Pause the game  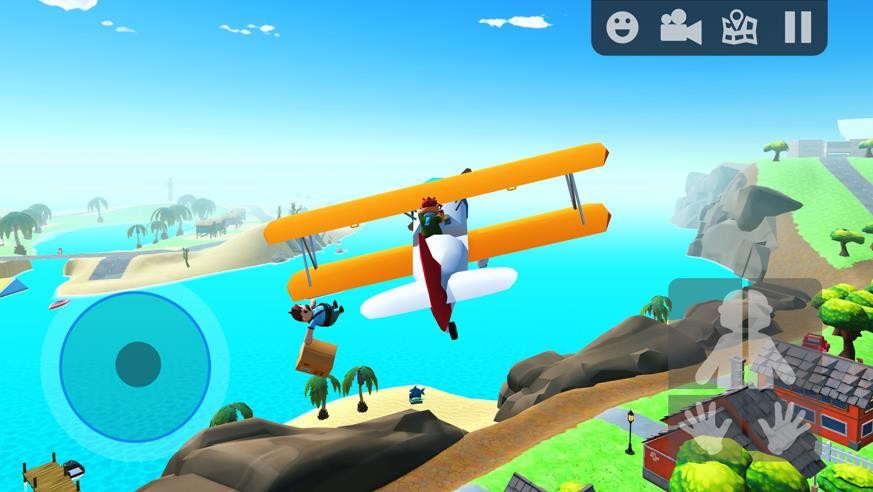tap(797, 27)
